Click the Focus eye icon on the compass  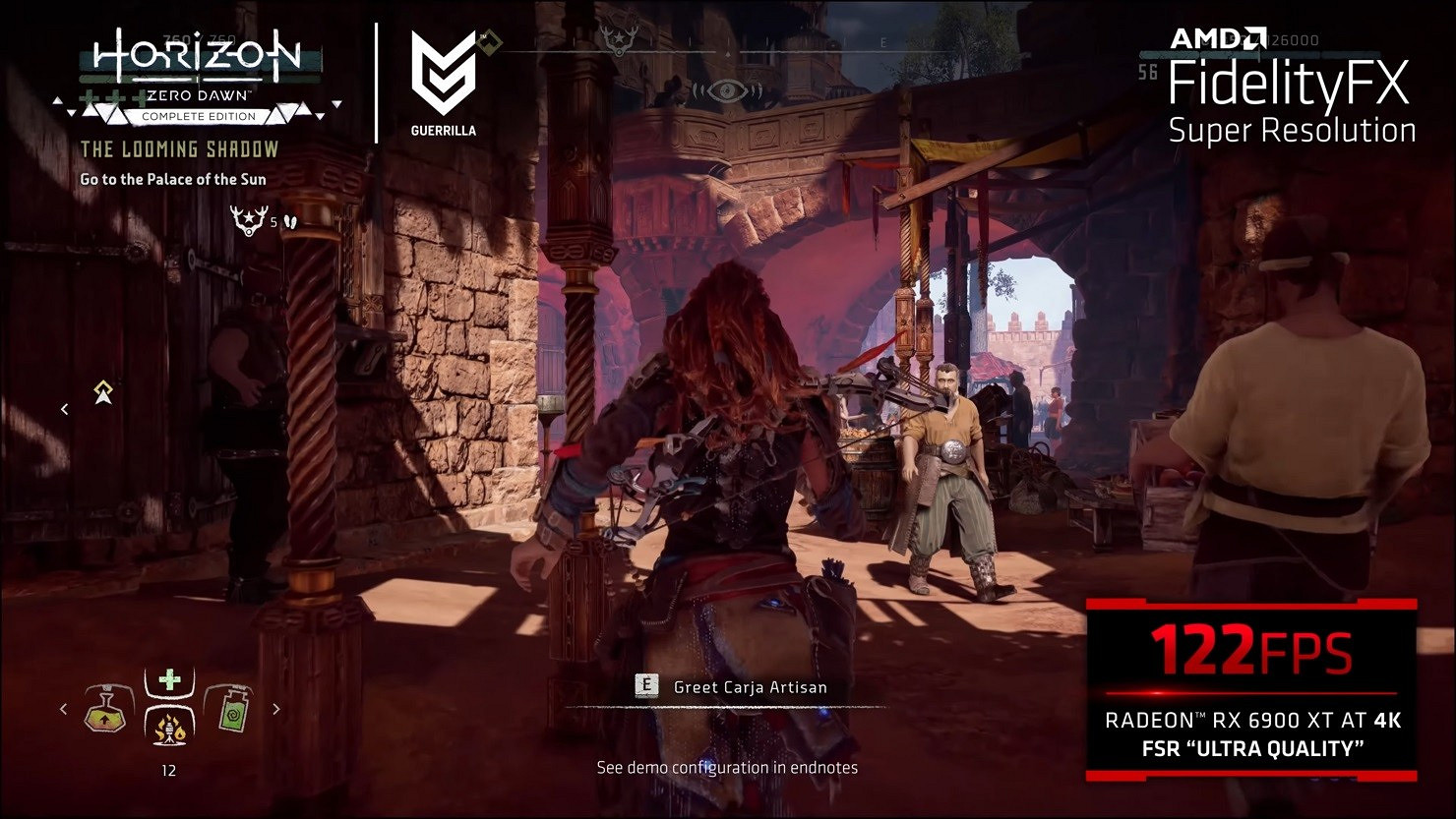click(728, 90)
